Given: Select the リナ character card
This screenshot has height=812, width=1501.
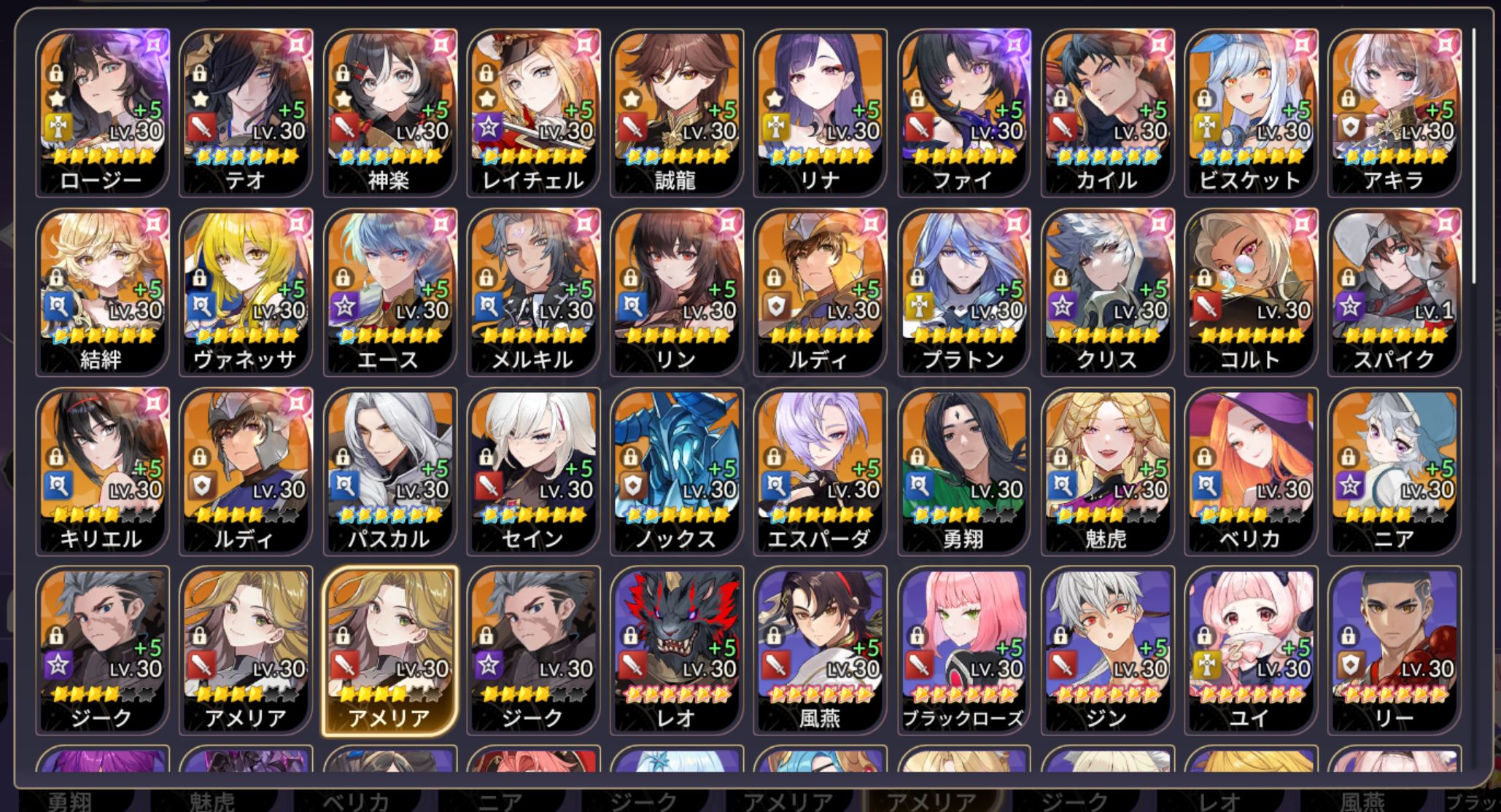Looking at the screenshot, I should click(x=821, y=113).
